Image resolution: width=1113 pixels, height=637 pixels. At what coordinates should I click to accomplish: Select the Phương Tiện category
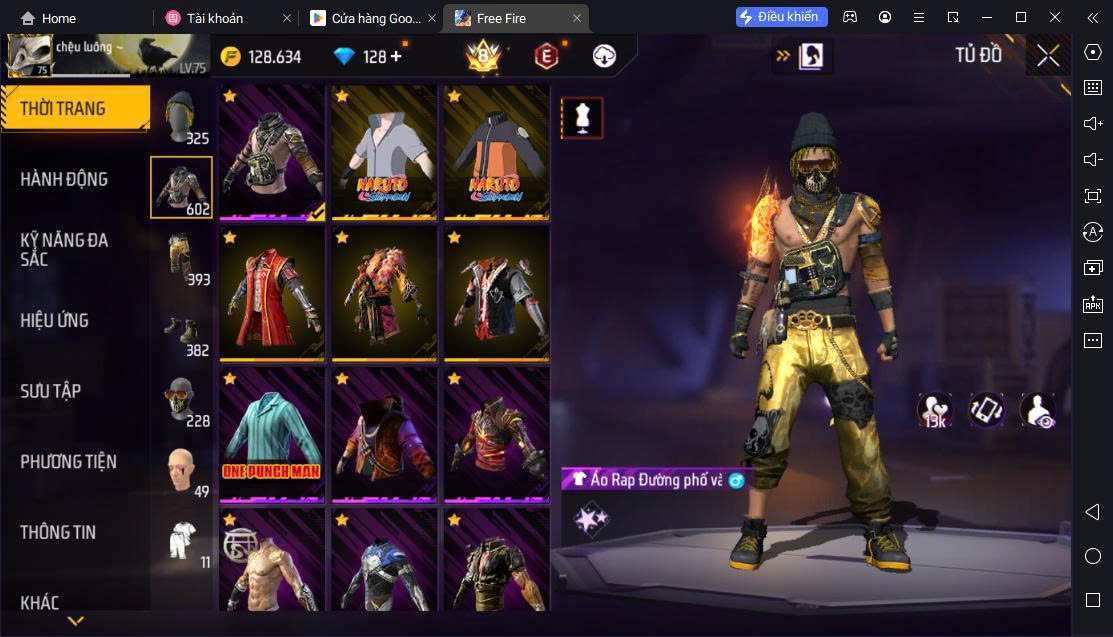point(68,461)
